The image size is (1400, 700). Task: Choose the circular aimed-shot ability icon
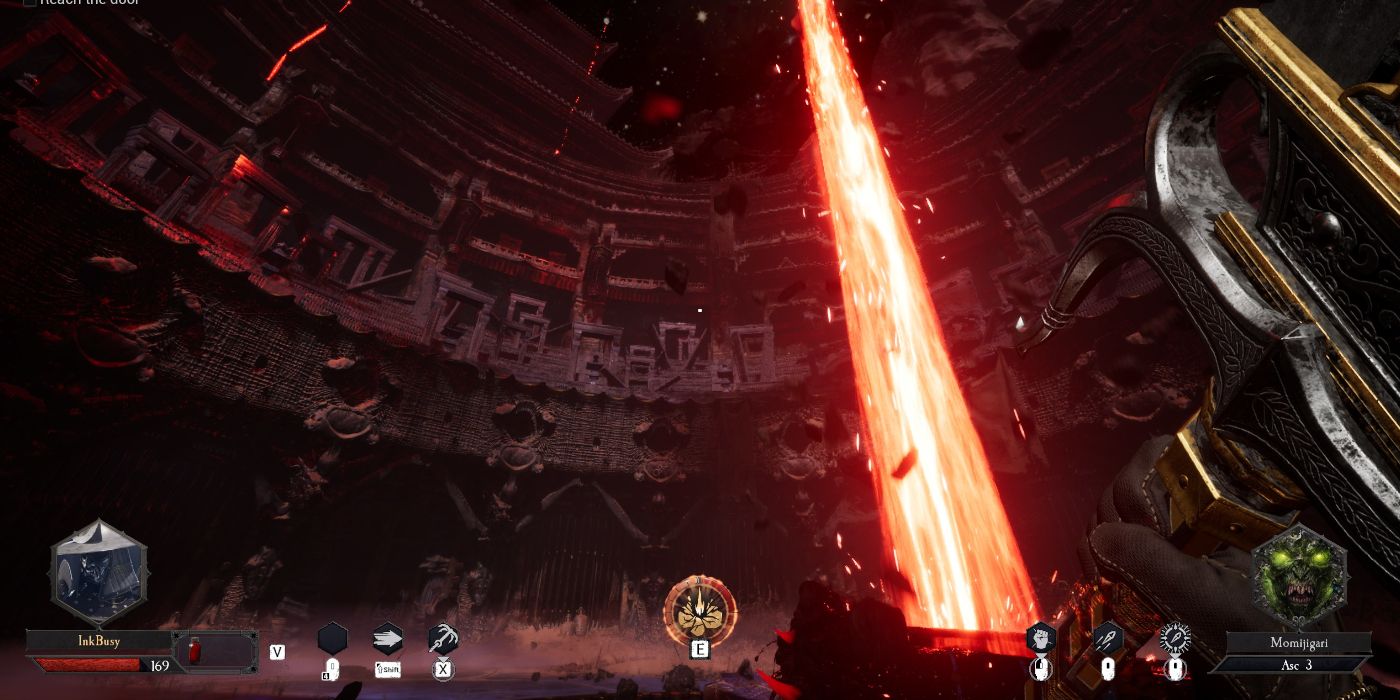coord(1174,637)
